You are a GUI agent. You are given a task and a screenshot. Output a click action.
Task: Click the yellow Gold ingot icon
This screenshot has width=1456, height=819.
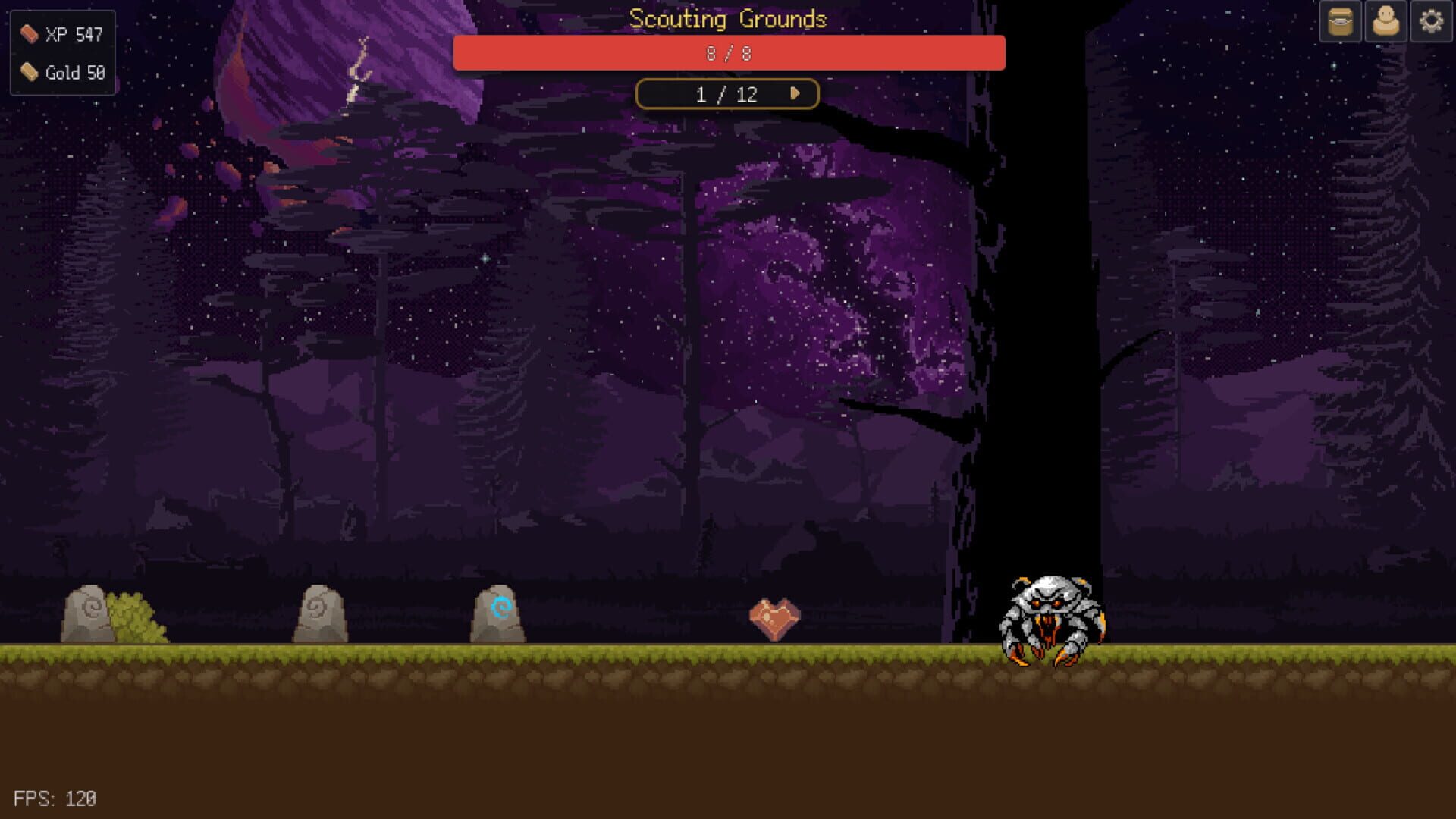click(x=28, y=73)
